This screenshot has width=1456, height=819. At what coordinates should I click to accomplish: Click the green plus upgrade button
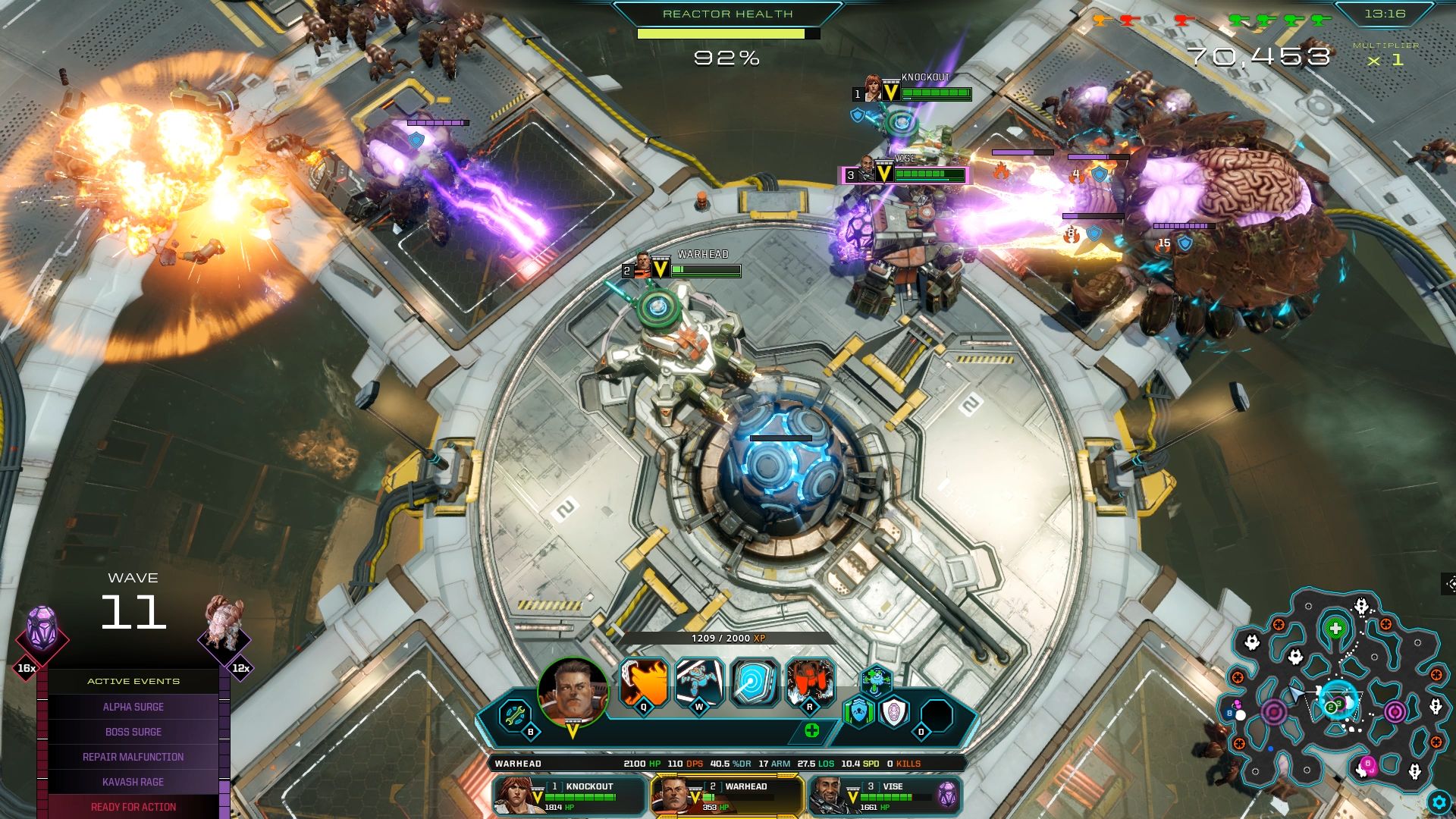click(812, 731)
